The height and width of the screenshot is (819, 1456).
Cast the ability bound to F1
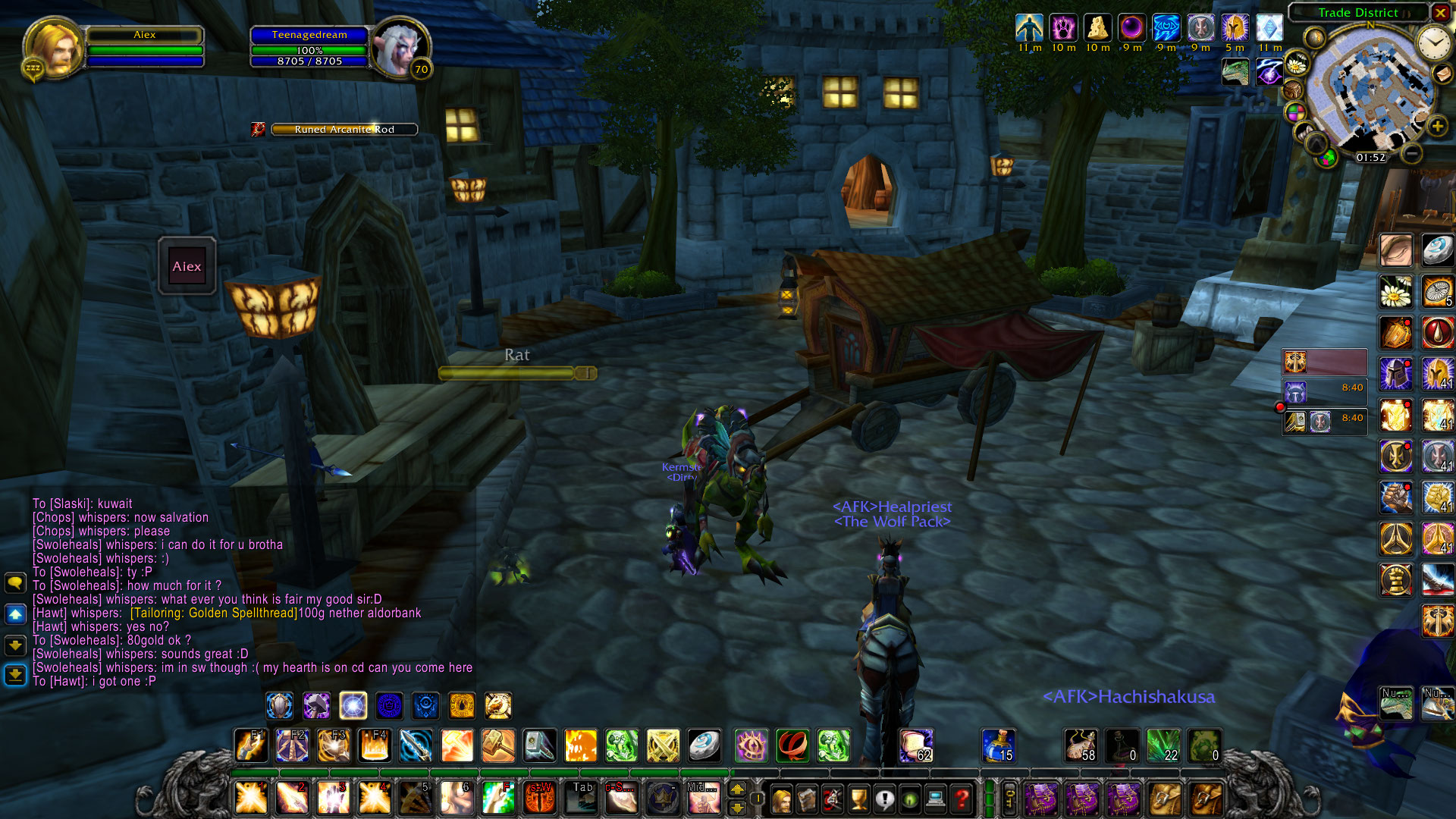[x=251, y=746]
